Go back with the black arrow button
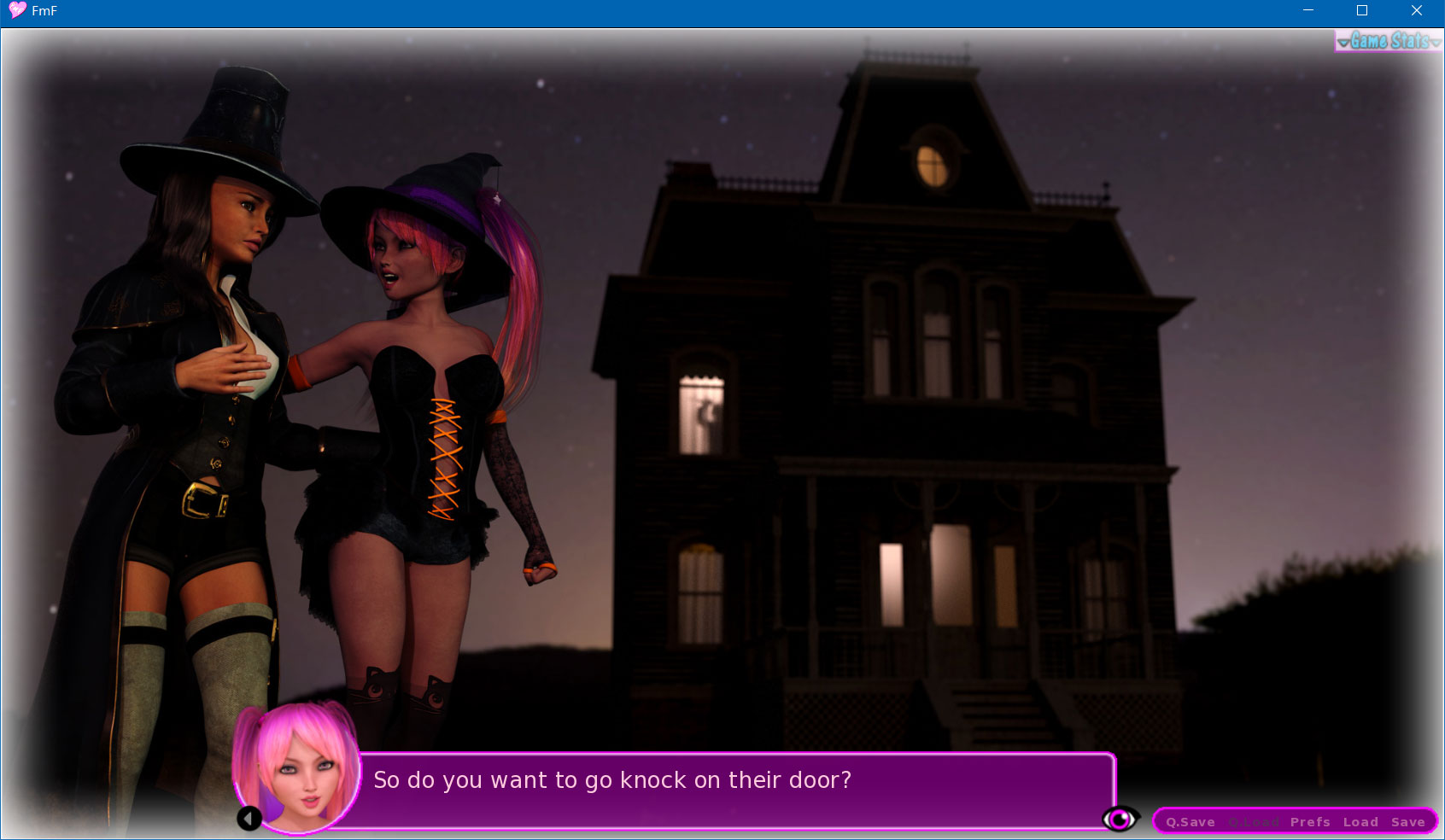Image resolution: width=1445 pixels, height=840 pixels. pos(249,820)
